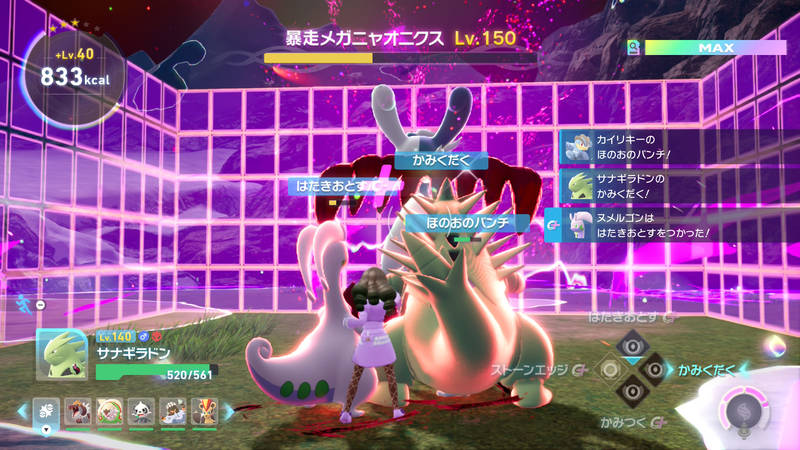Screen dimensions: 800x450
Task: Click the サナギラドン portrait
Action: point(63,355)
